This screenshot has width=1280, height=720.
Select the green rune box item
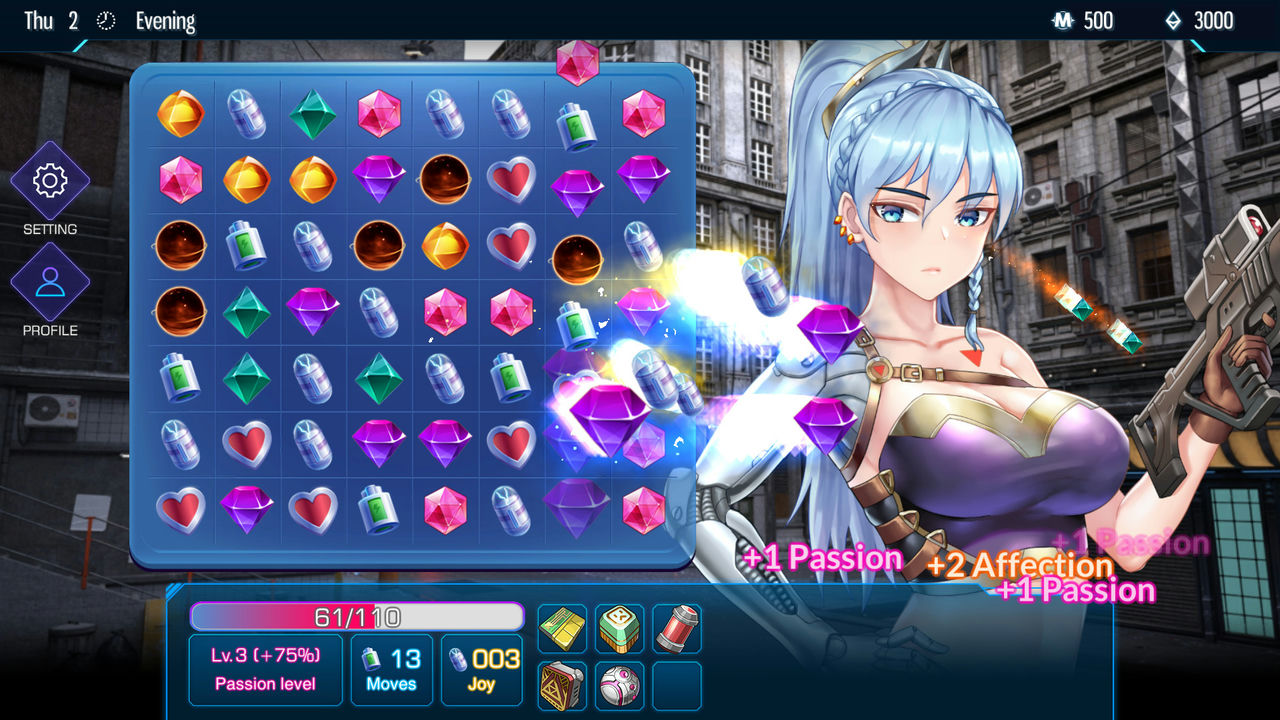pyautogui.click(x=619, y=629)
